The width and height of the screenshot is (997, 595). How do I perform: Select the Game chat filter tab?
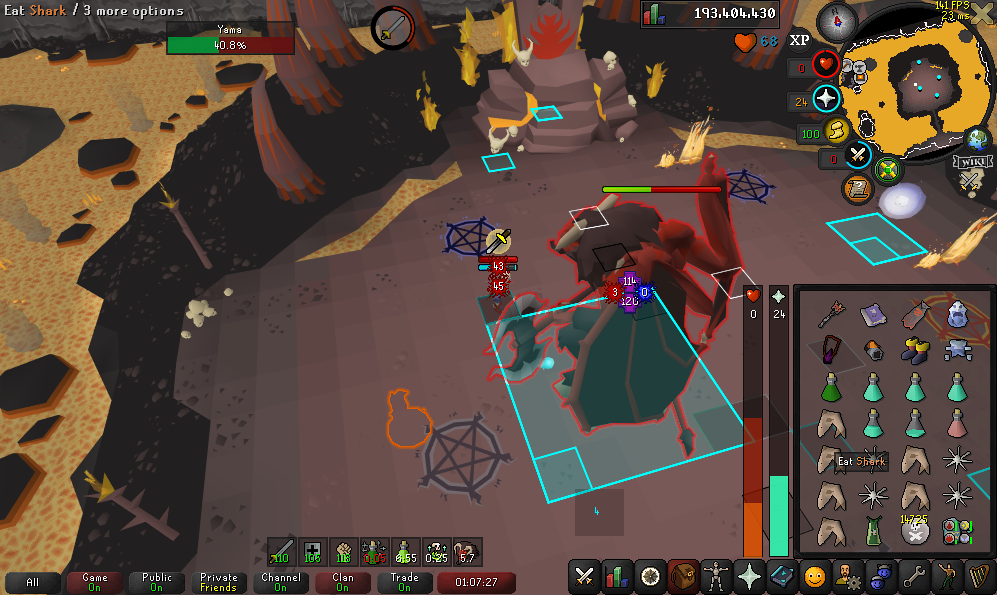[x=95, y=582]
